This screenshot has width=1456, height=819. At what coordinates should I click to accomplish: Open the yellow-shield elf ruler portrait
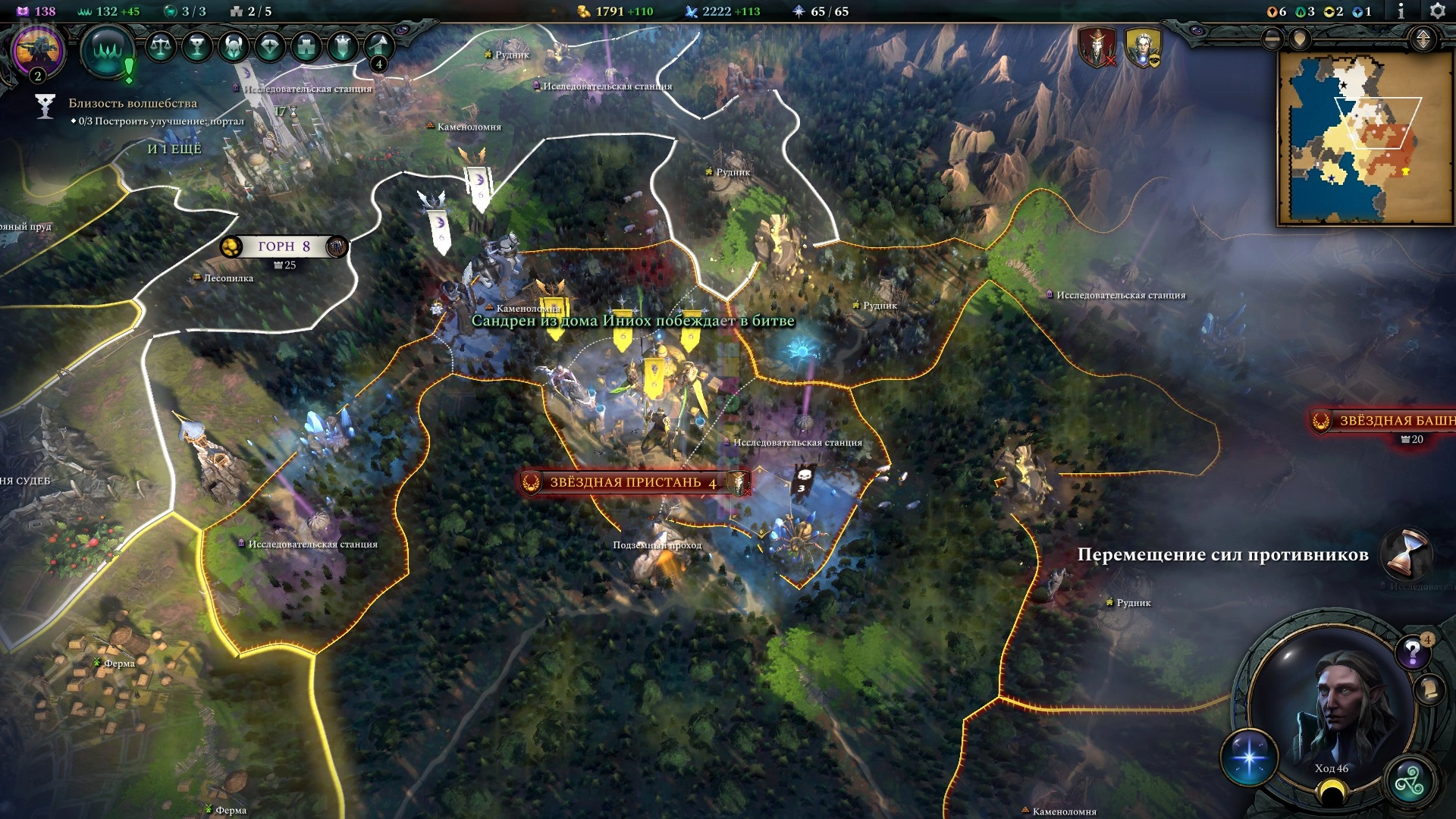coord(1143,47)
